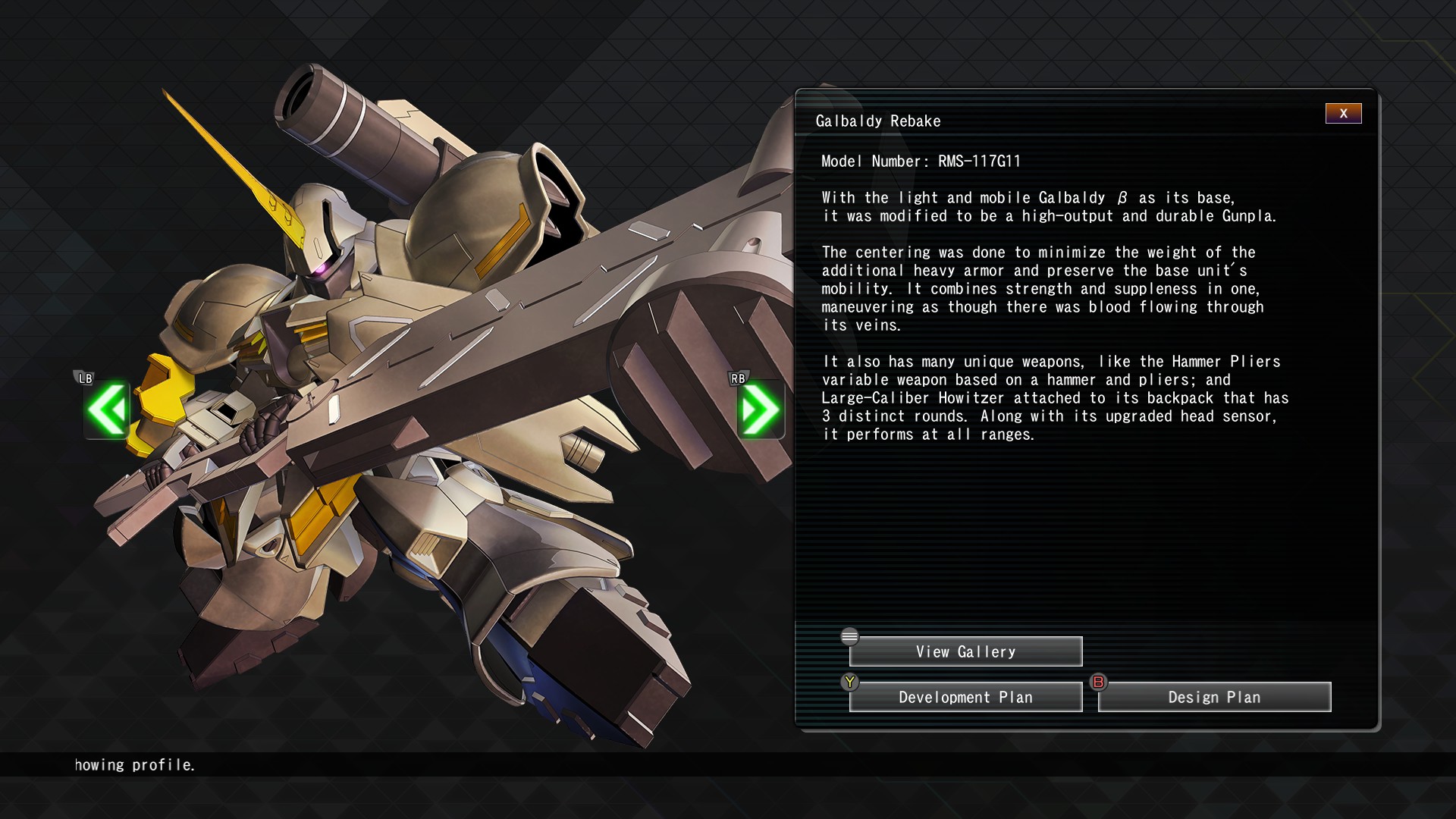Viewport: 1456px width, 819px height.
Task: Show the Design Plan
Action: [1214, 697]
